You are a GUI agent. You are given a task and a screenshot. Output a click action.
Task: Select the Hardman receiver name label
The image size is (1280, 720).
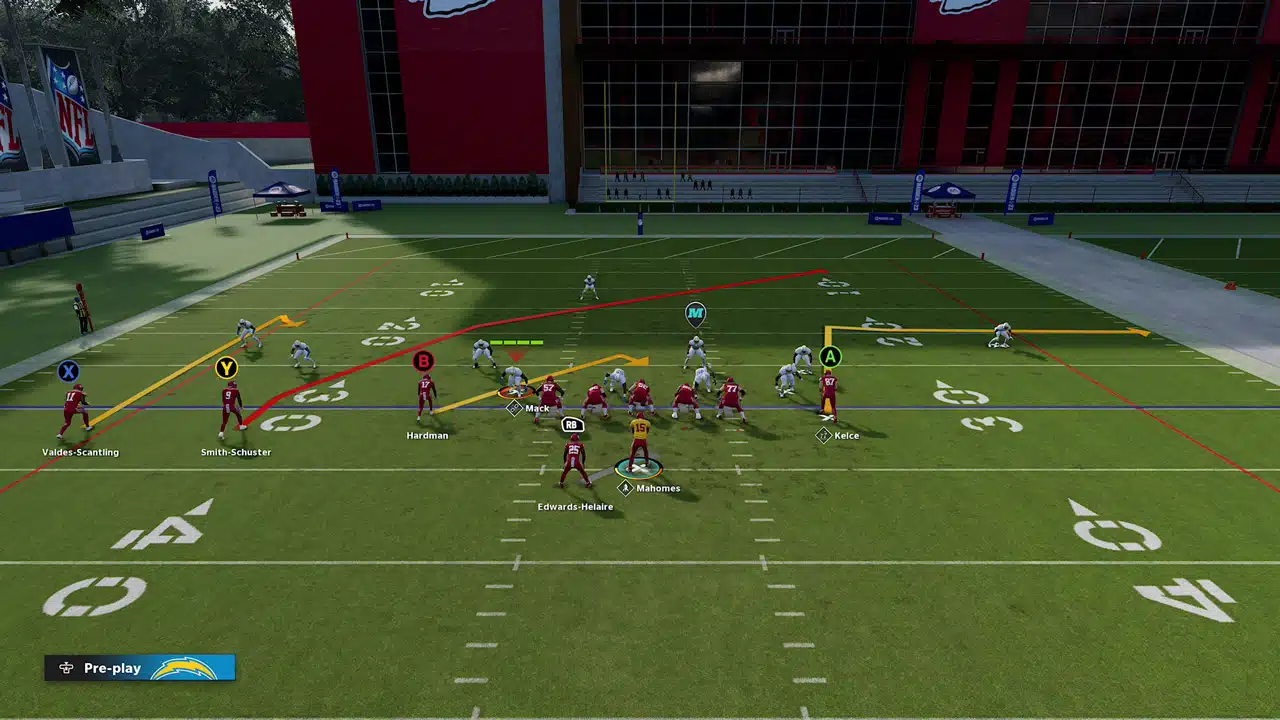click(x=427, y=436)
